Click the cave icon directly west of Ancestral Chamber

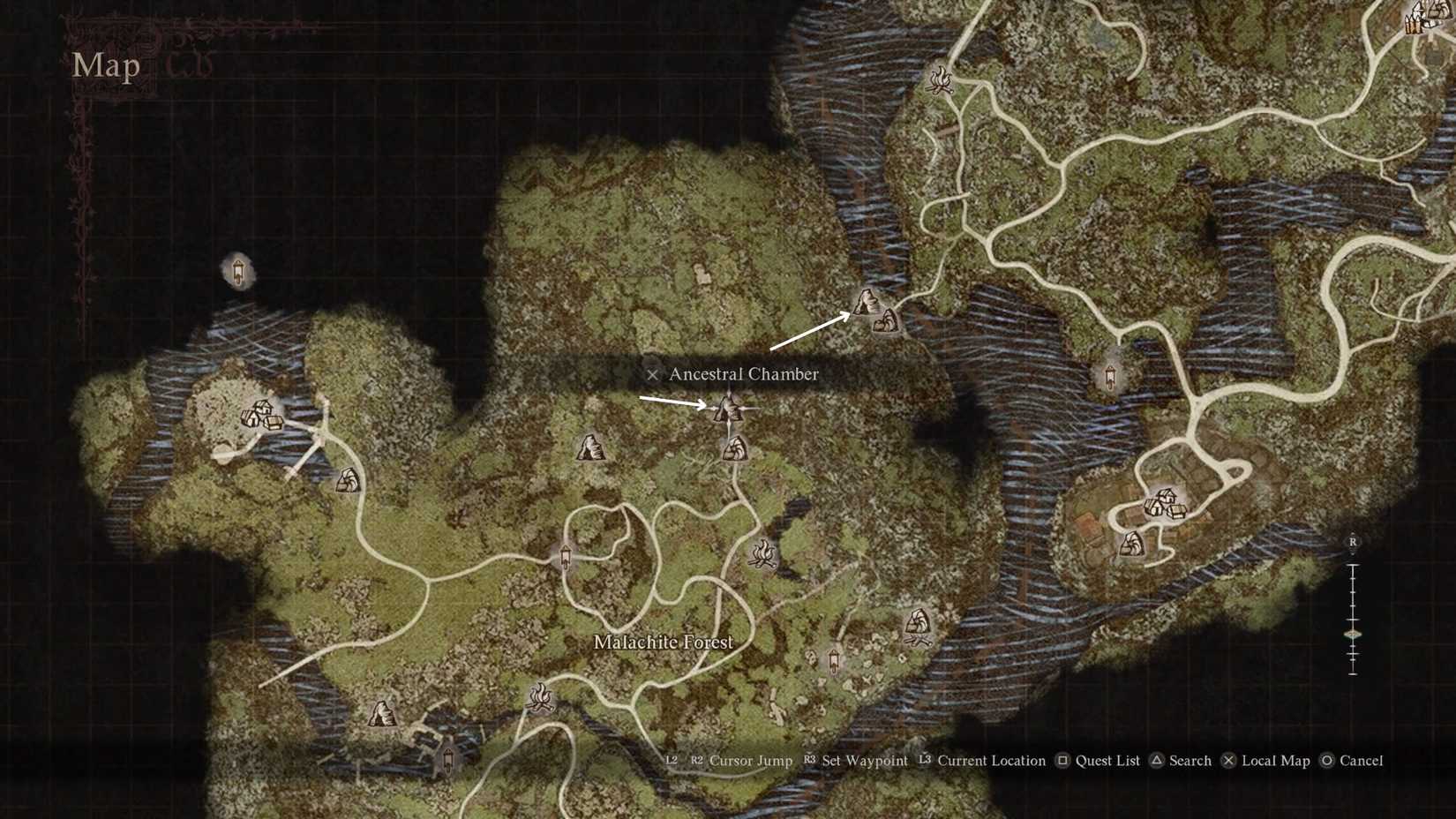point(592,448)
